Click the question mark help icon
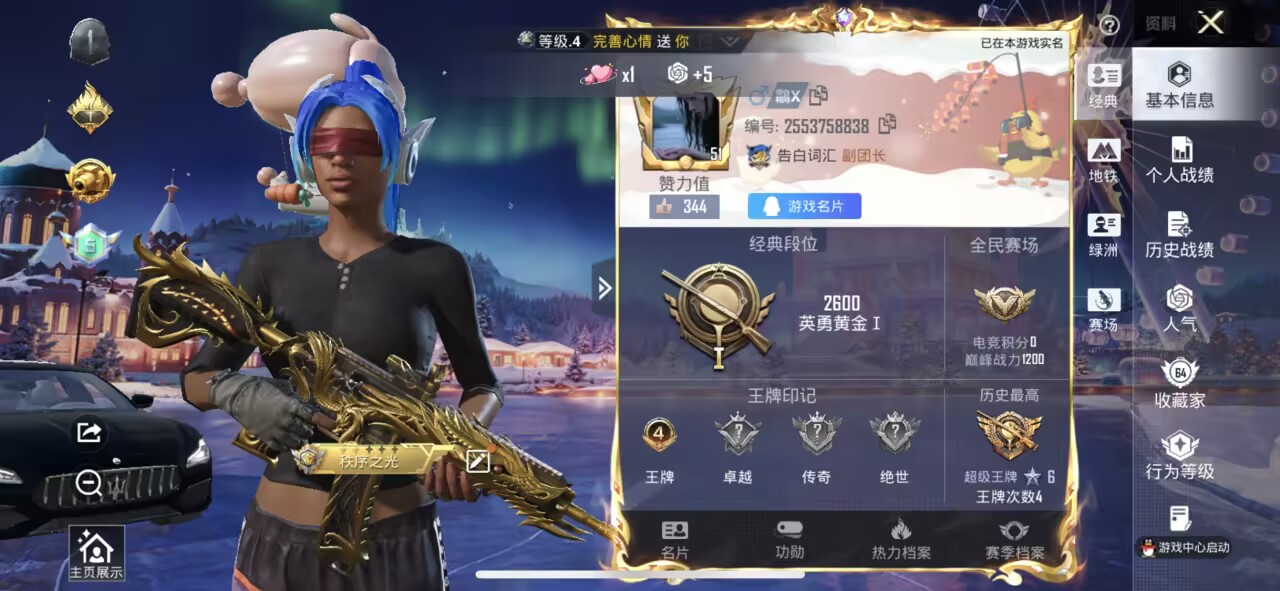Viewport: 1280px width, 591px height. point(1108,25)
